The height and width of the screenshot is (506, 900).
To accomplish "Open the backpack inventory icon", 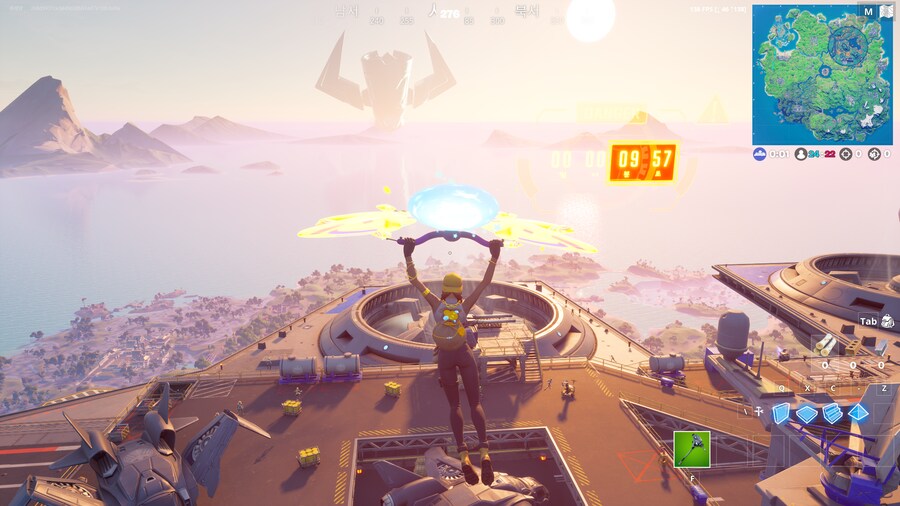I will (x=888, y=321).
